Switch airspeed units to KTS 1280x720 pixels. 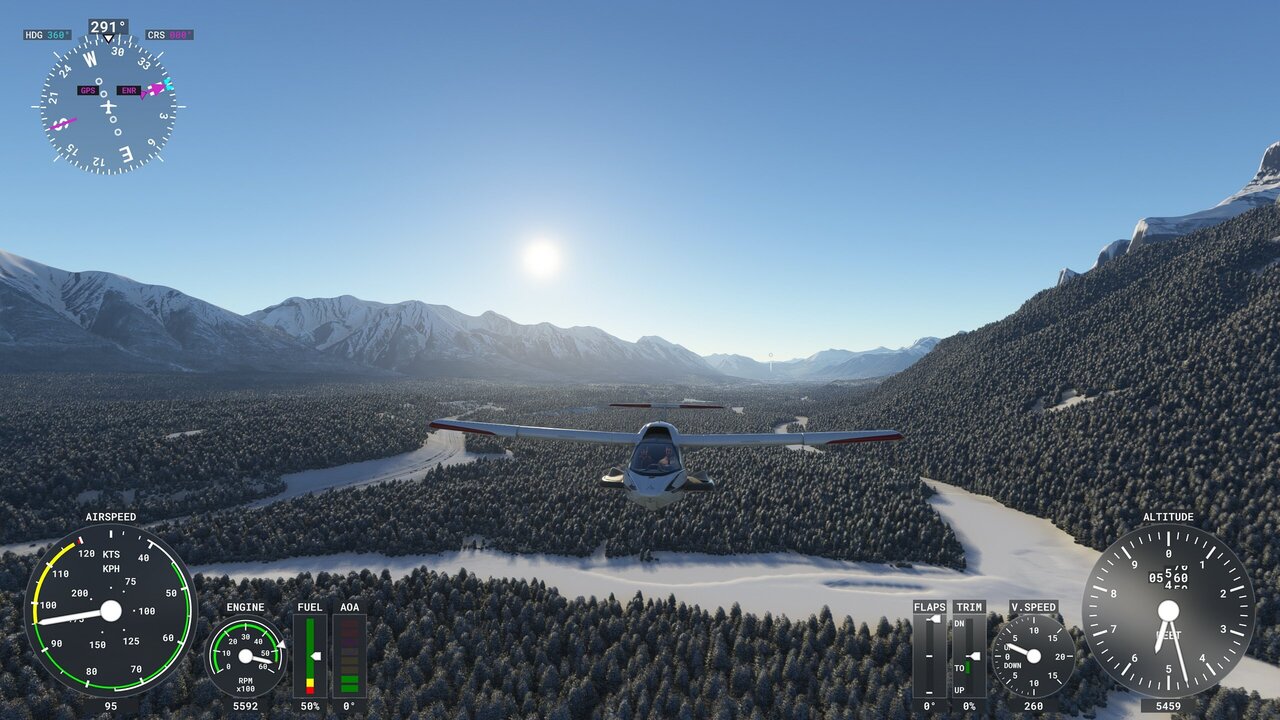point(108,553)
